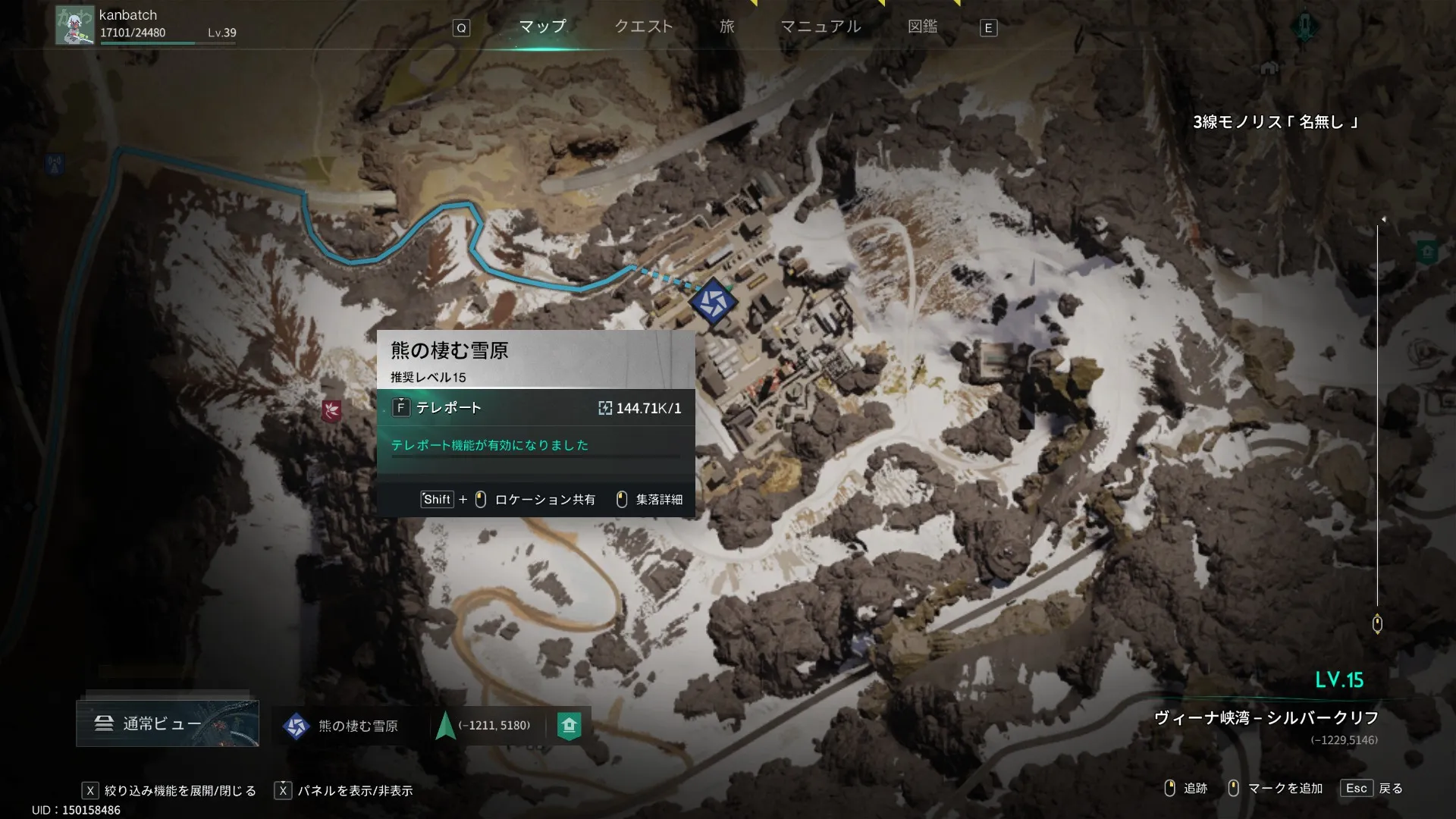The width and height of the screenshot is (1456, 819).
Task: Switch to the 図鑑 tab
Action: click(x=922, y=27)
